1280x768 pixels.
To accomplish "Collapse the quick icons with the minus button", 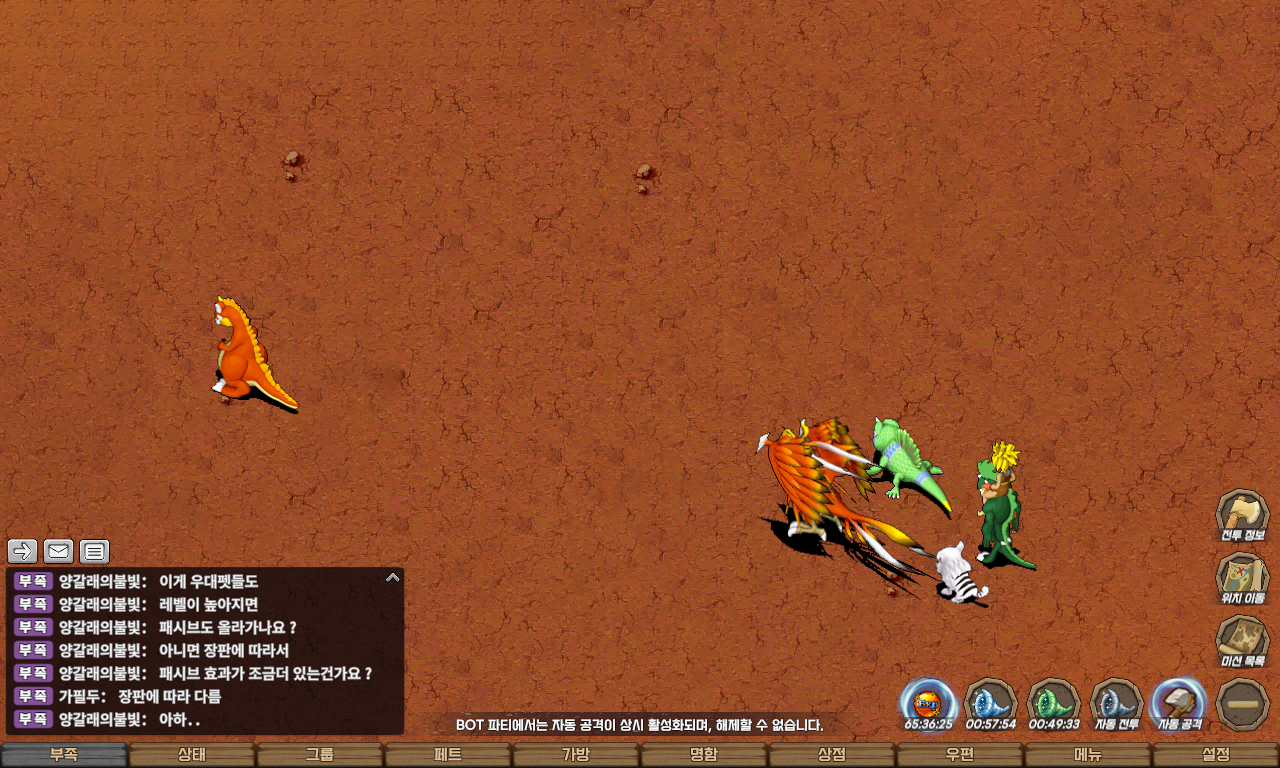I will [1242, 703].
